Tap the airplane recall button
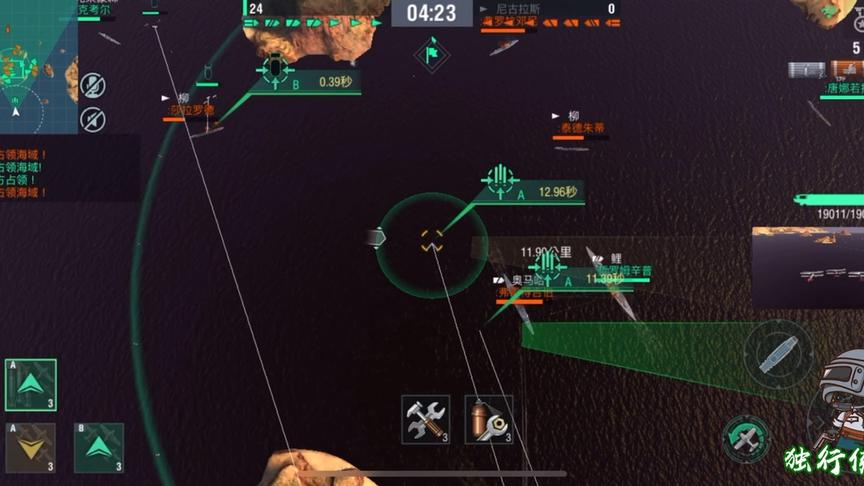Screen dimensions: 864x486 (x=746, y=438)
